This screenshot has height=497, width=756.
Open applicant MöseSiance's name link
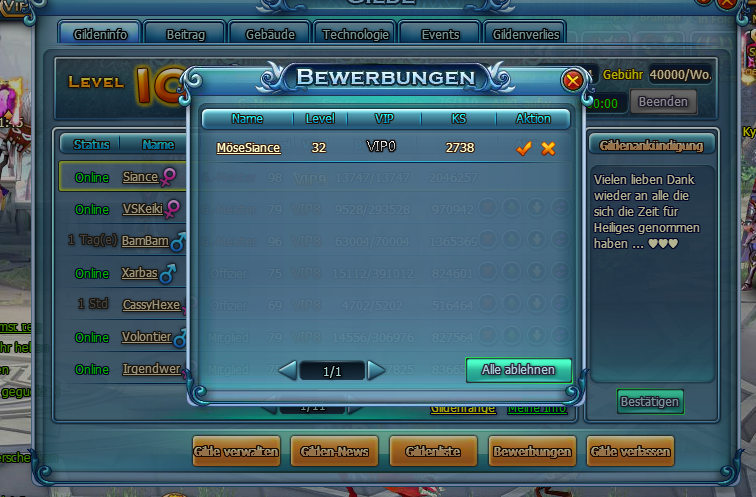[248, 148]
